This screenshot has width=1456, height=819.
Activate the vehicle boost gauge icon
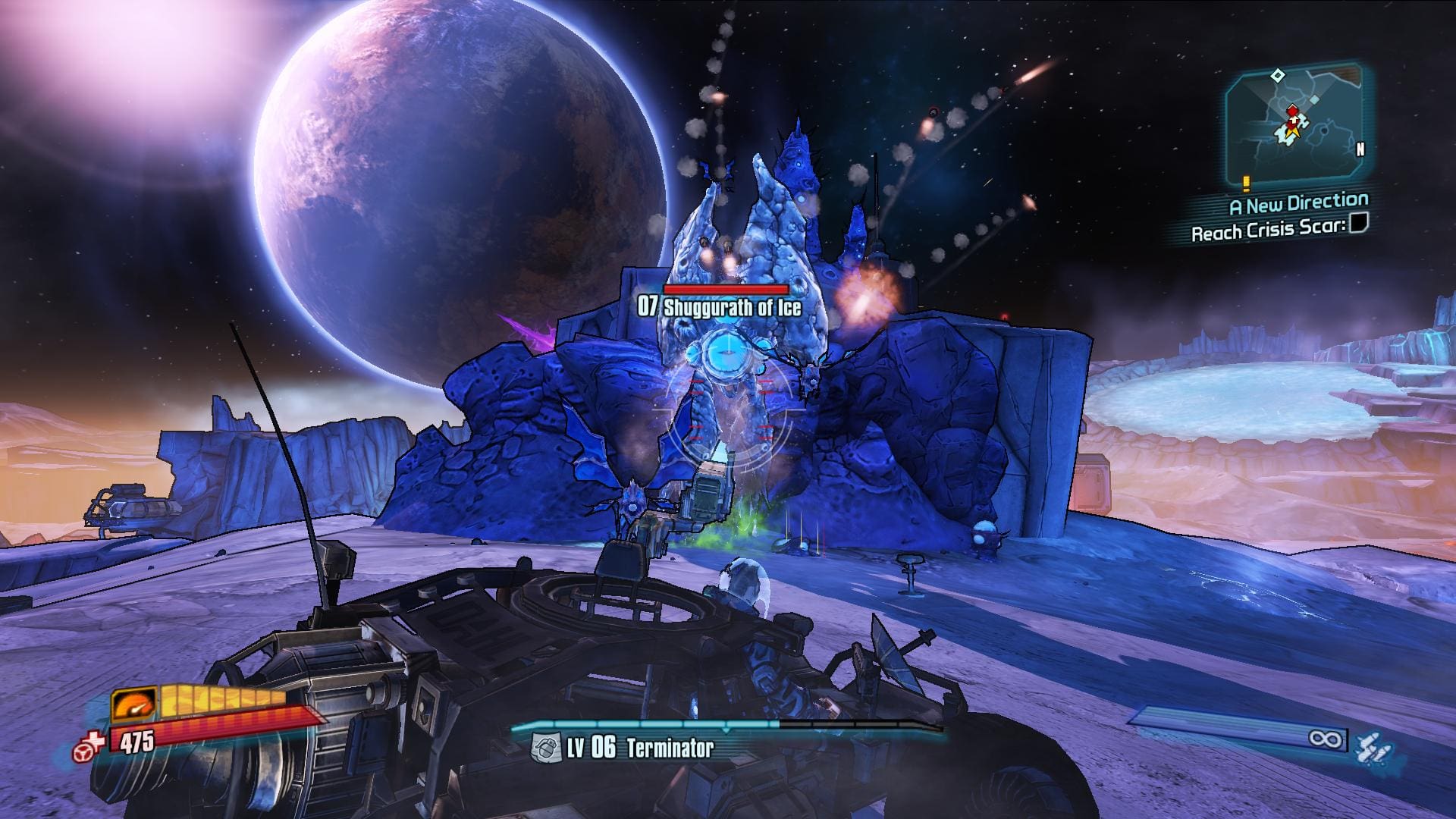[x=133, y=704]
